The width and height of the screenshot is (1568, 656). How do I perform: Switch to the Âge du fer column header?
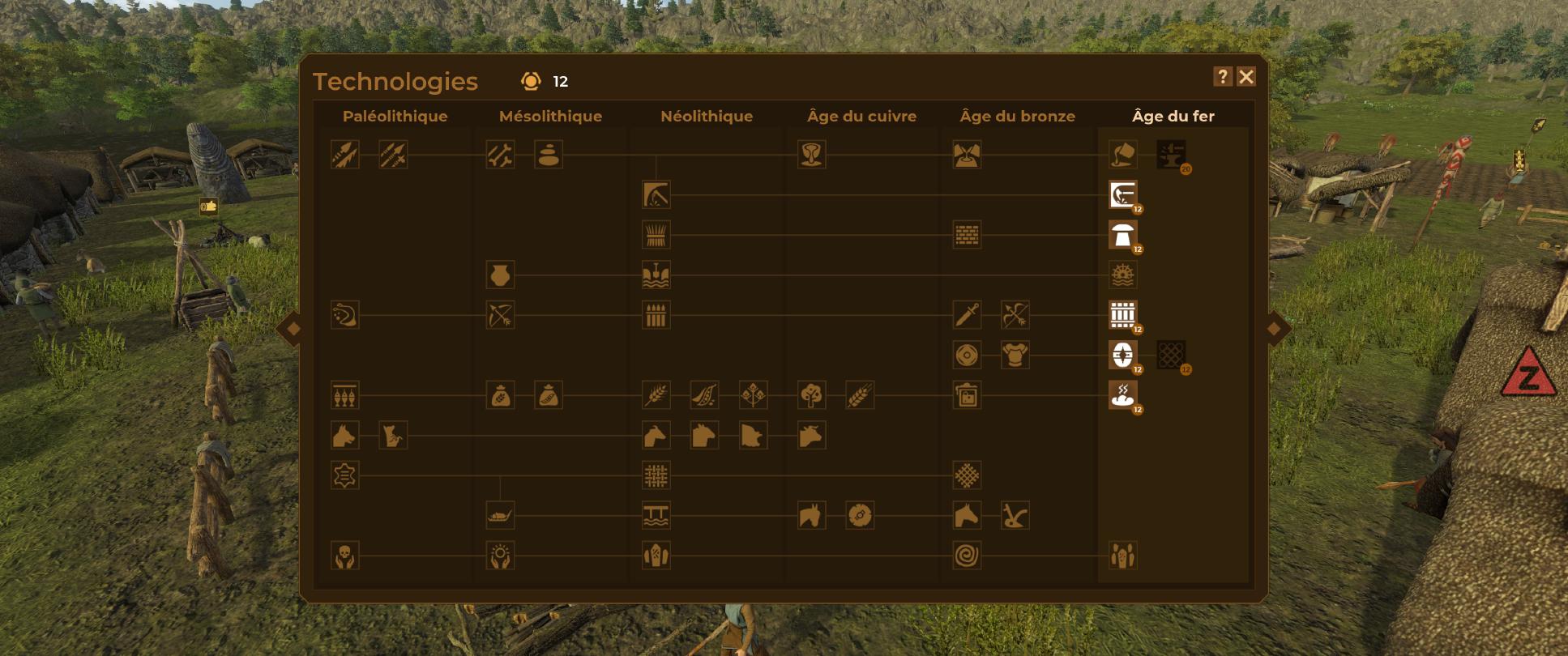click(x=1174, y=116)
